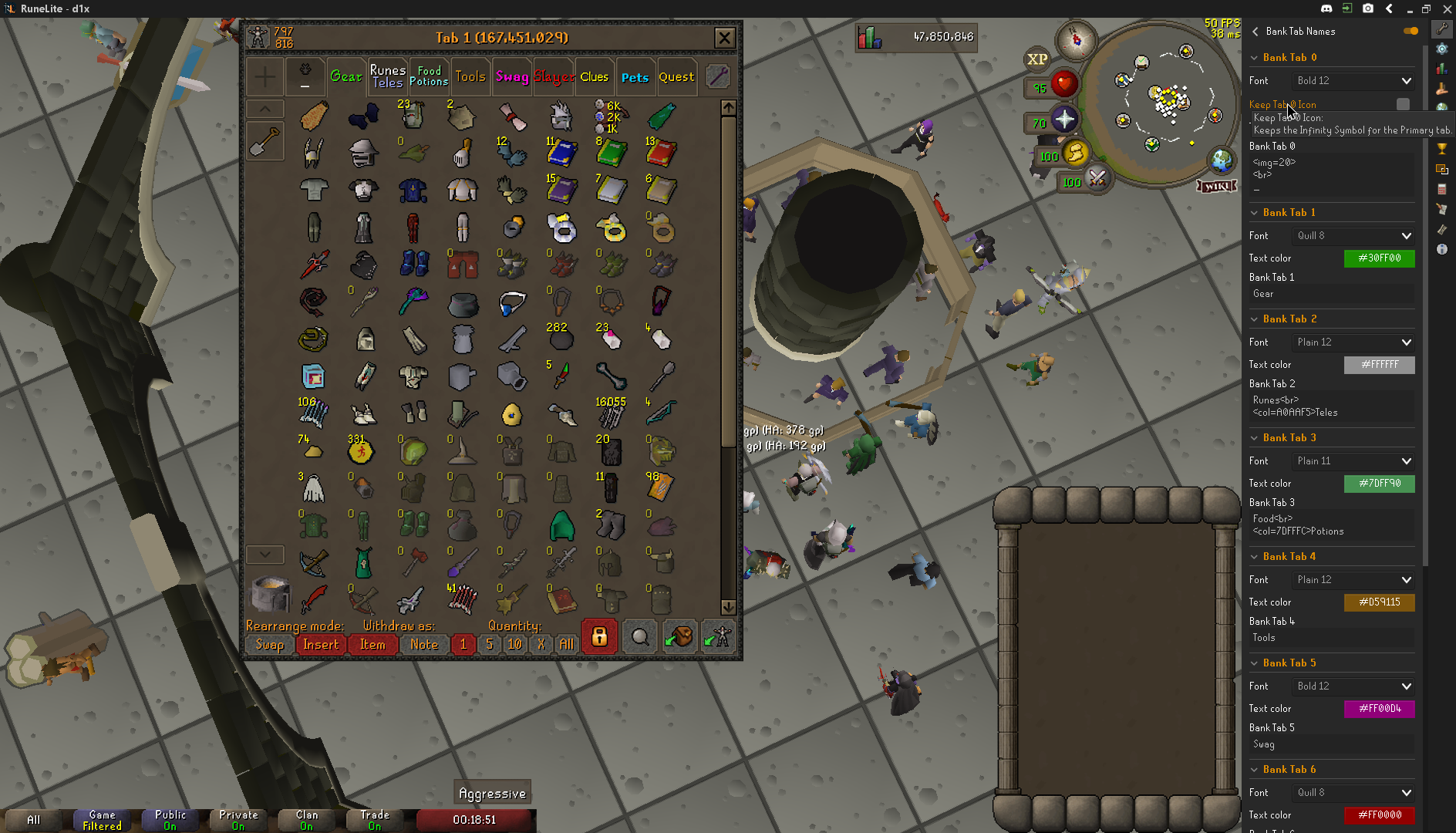This screenshot has width=1456, height=833.
Task: Click the deposit worn equipment icon
Action: [717, 636]
